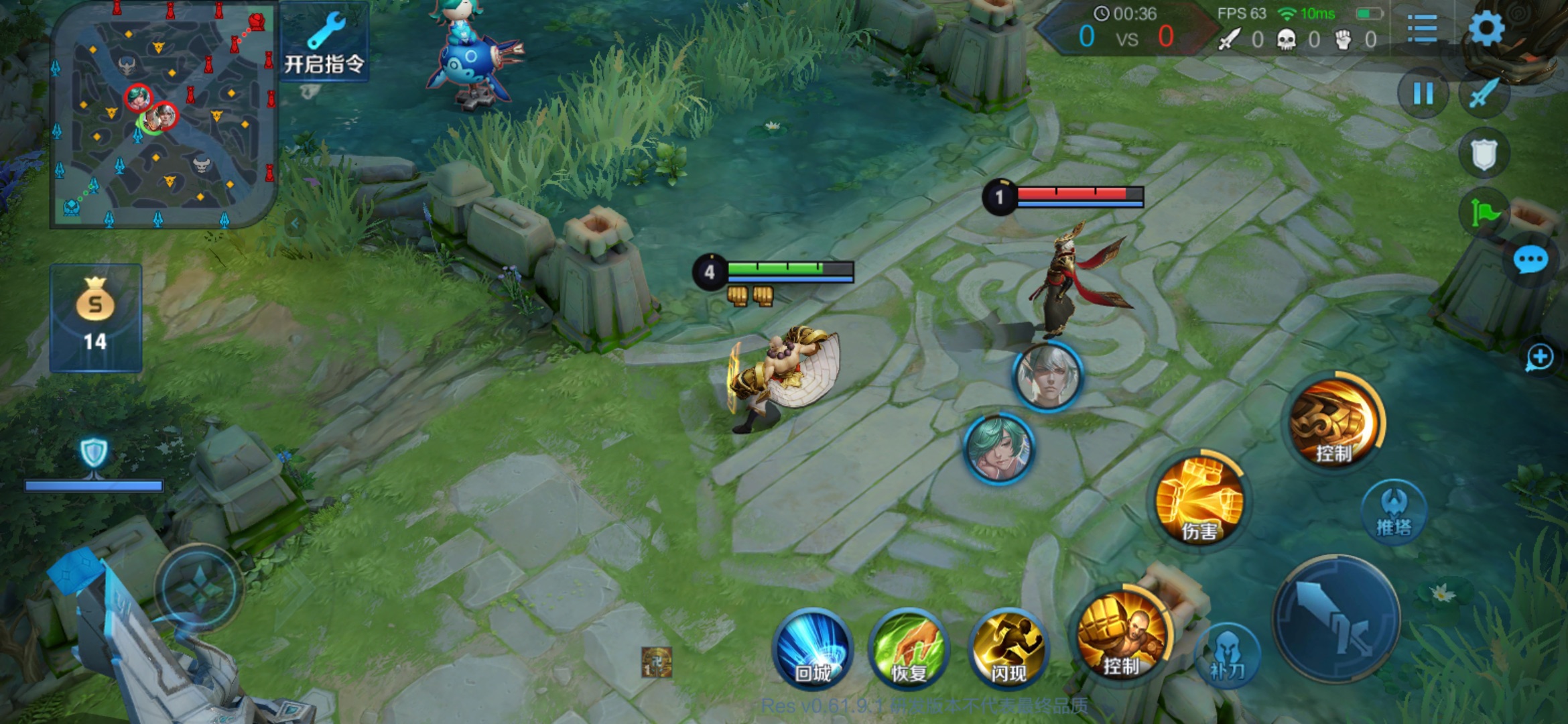Screen dimensions: 1568x724
Task: Send the green flag rally signal
Action: [1484, 213]
